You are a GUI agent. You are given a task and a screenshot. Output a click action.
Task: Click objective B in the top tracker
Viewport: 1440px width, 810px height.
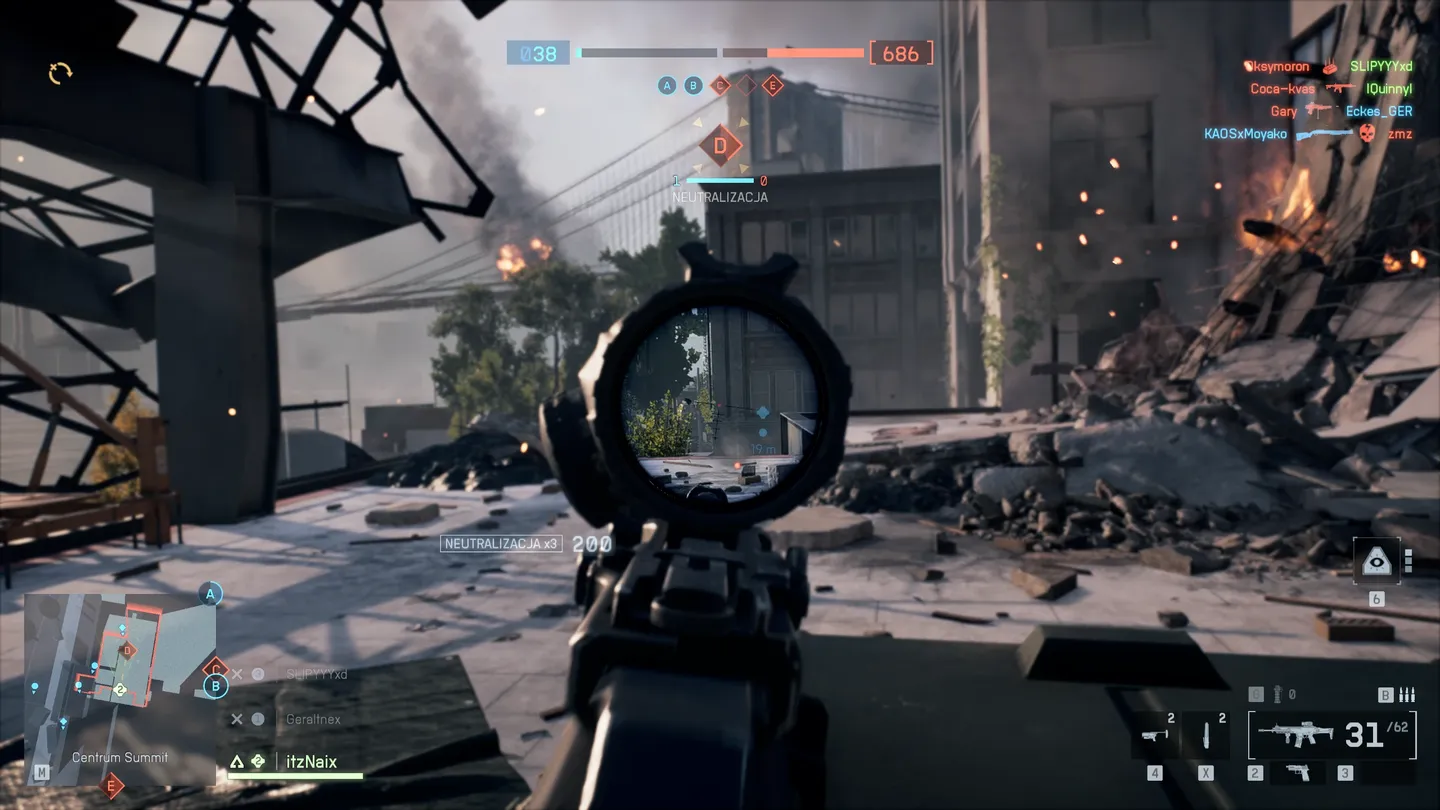click(693, 85)
